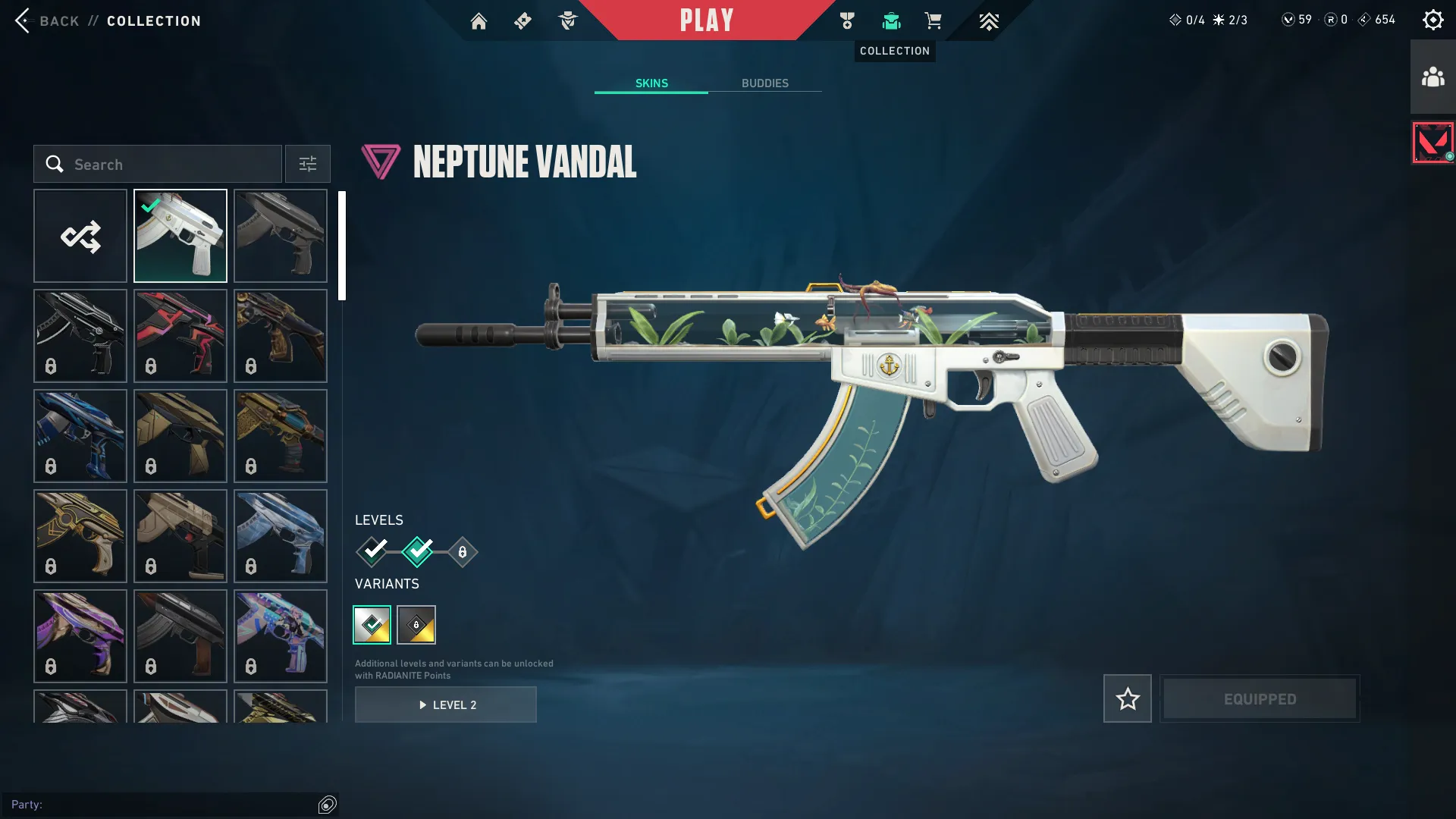Expand the Level 2 preview
Screen dimensions: 1456x819
click(446, 704)
